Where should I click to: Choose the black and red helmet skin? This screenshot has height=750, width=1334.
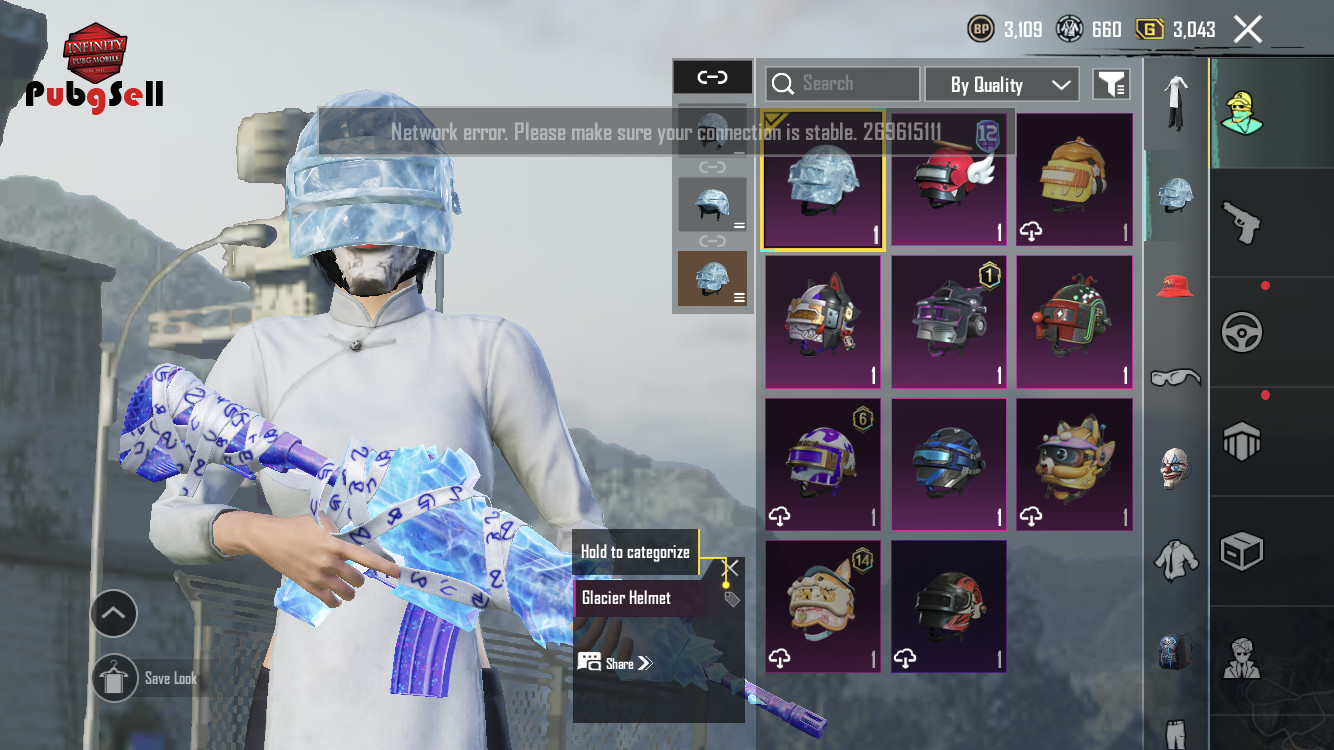948,606
